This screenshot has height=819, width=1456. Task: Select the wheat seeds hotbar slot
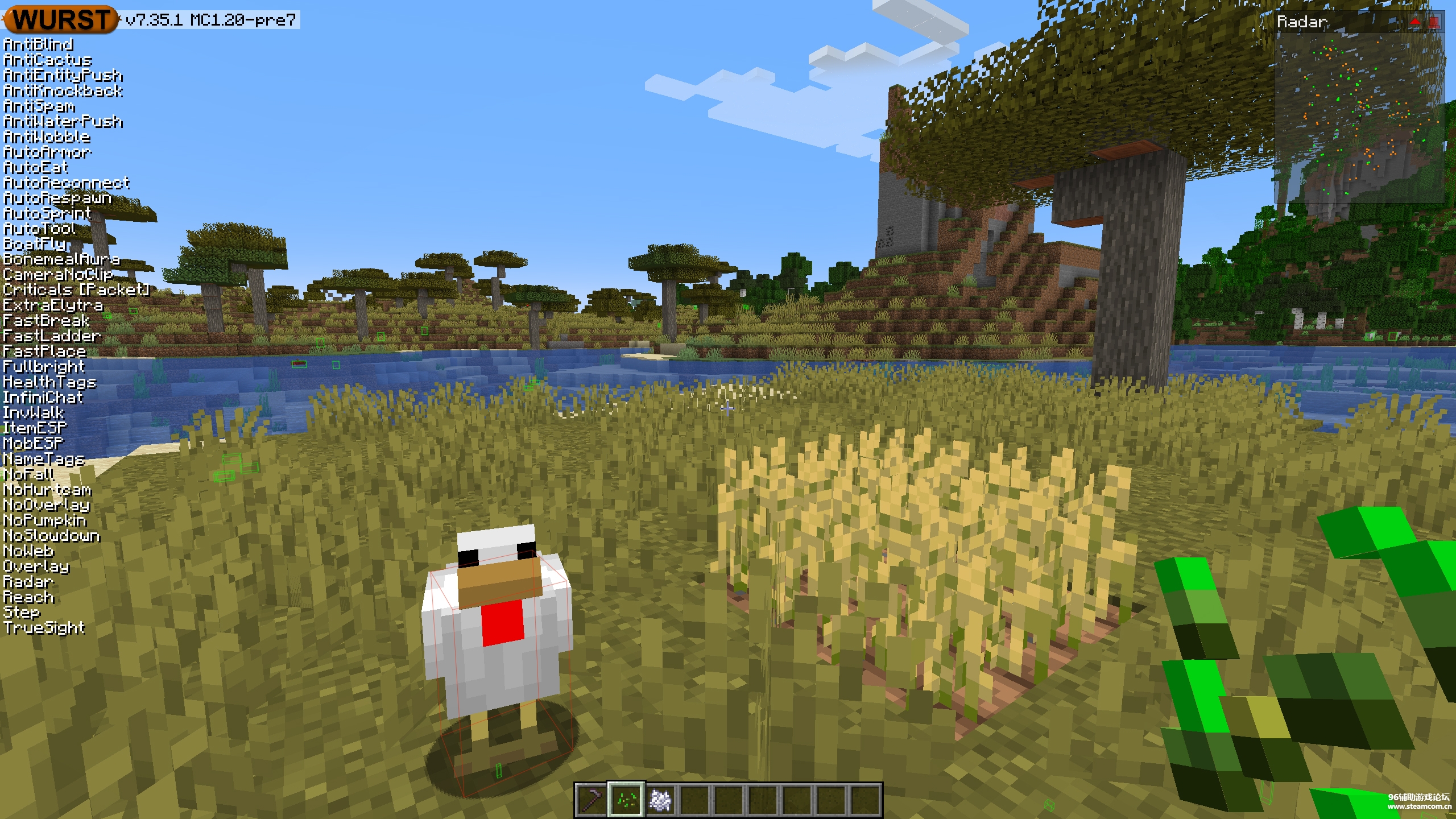(x=626, y=800)
